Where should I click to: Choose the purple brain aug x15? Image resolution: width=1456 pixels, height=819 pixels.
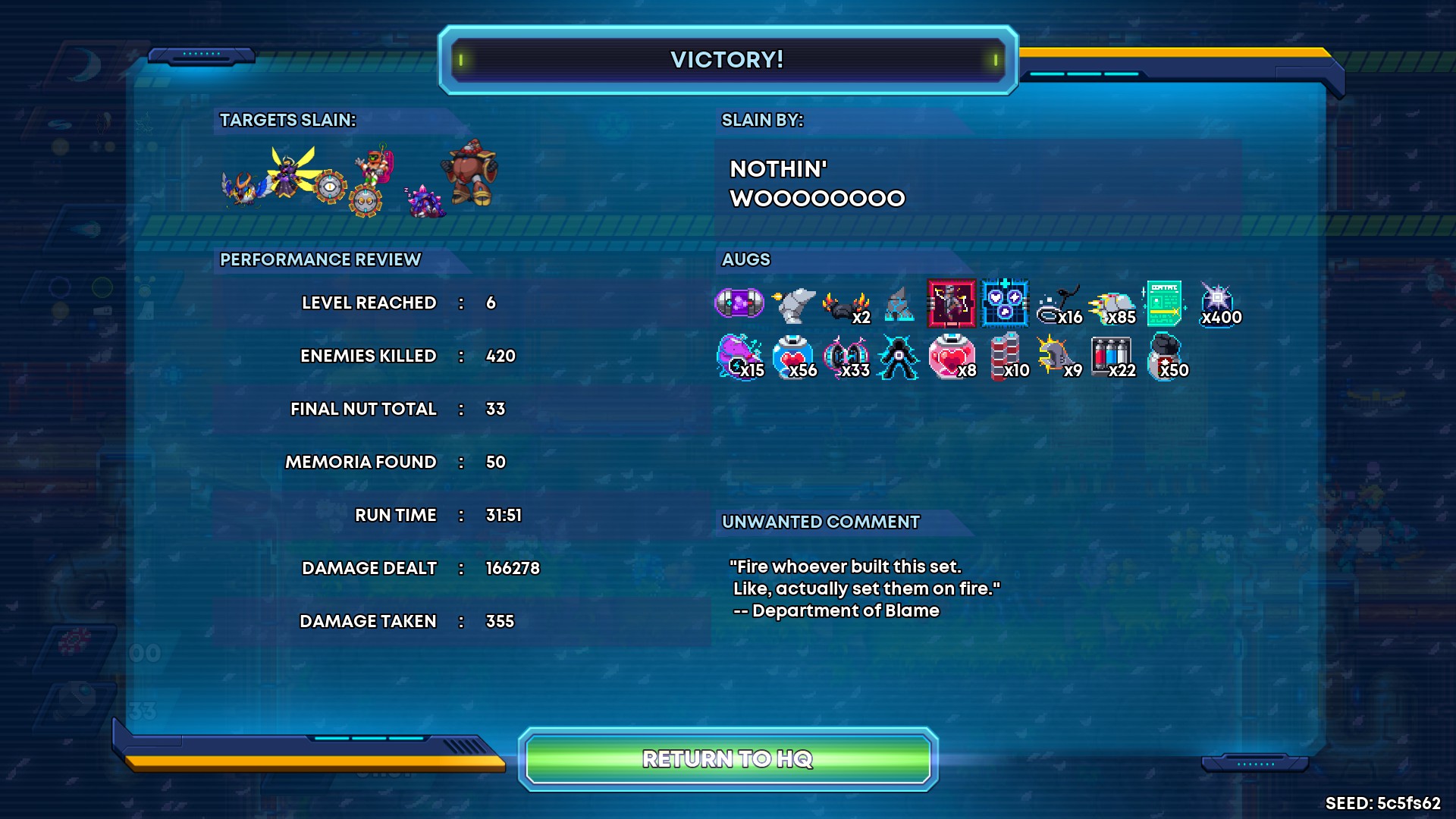(x=737, y=355)
